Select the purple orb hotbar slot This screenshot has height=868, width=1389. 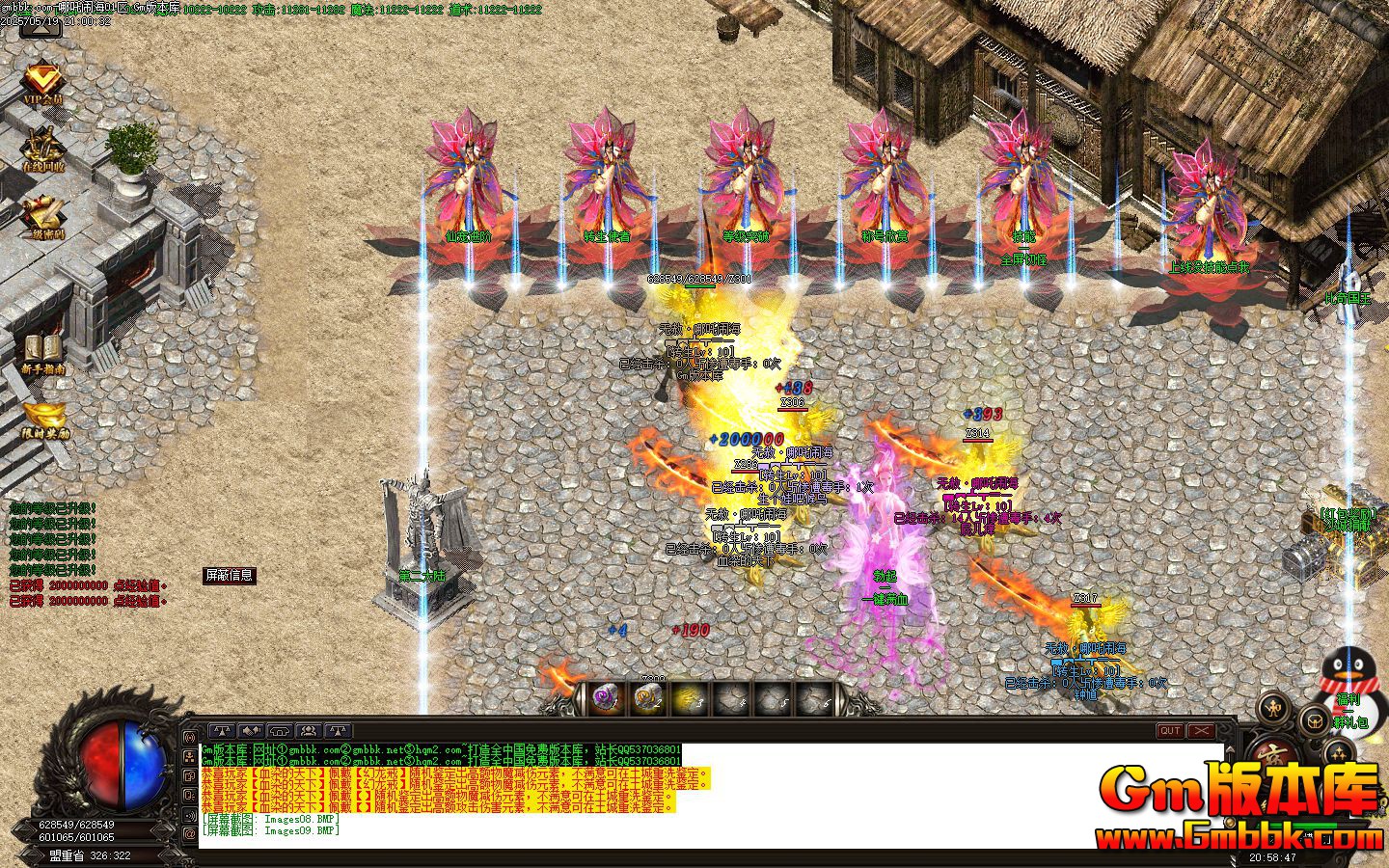tap(606, 697)
